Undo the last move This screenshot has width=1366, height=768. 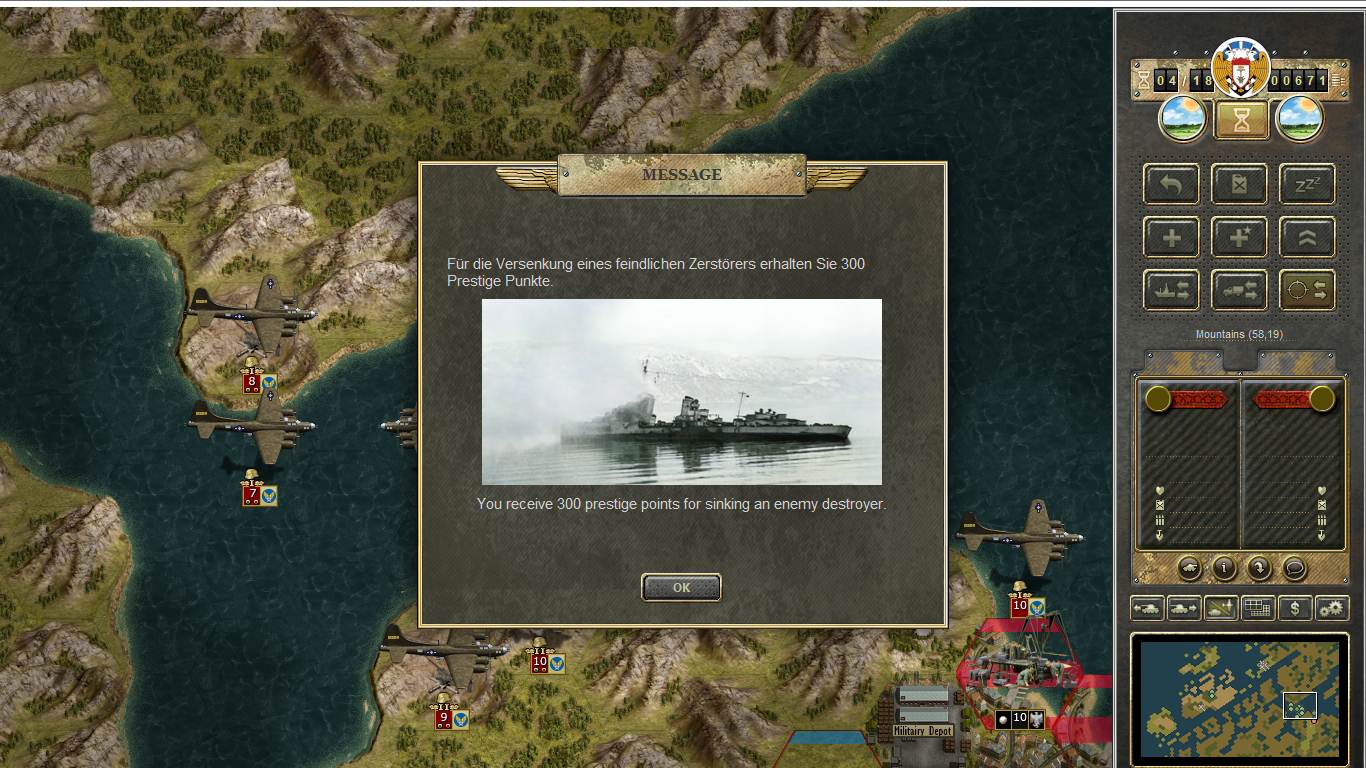click(1171, 184)
